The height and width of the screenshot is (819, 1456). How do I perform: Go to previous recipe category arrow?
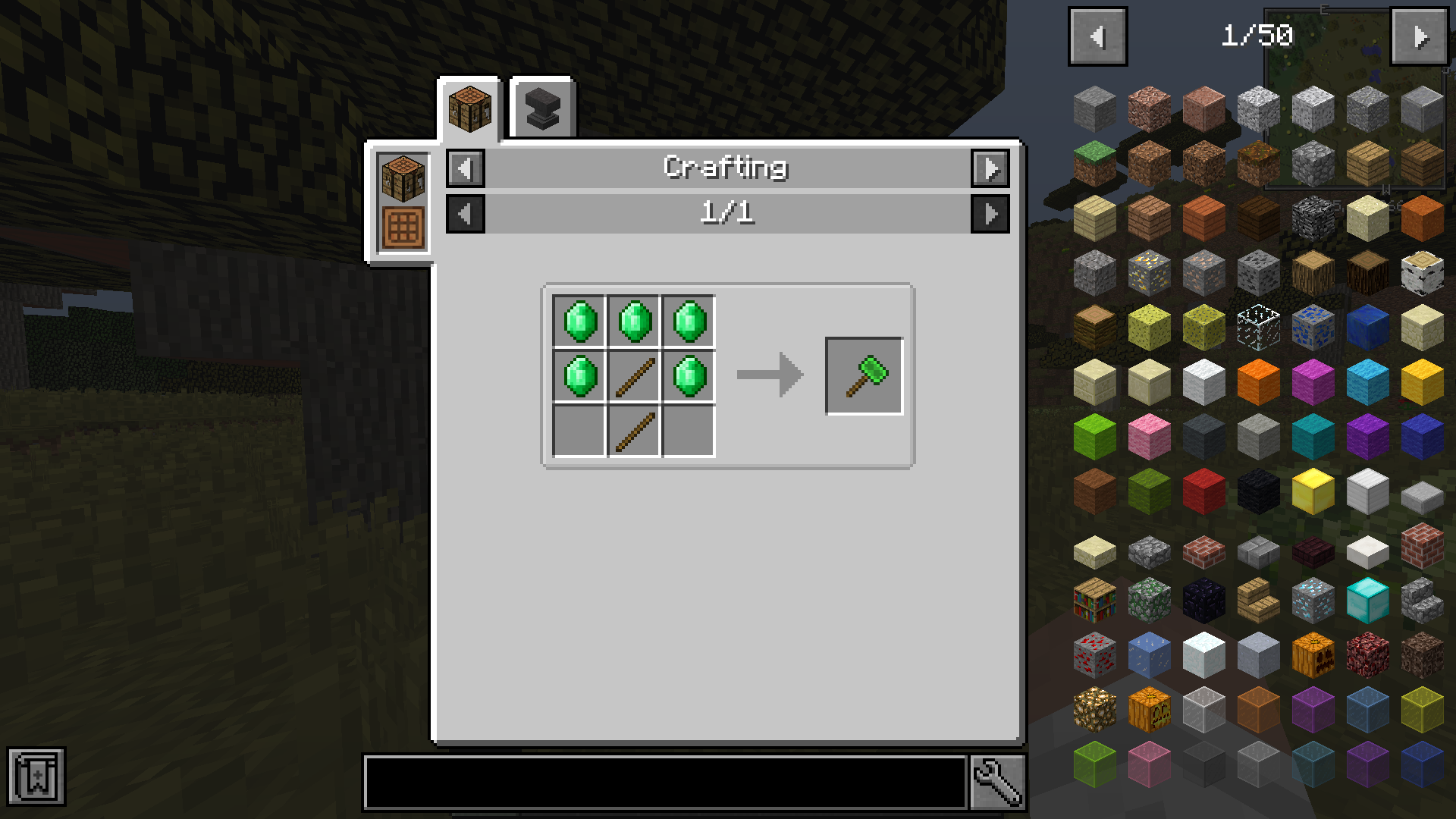(465, 168)
